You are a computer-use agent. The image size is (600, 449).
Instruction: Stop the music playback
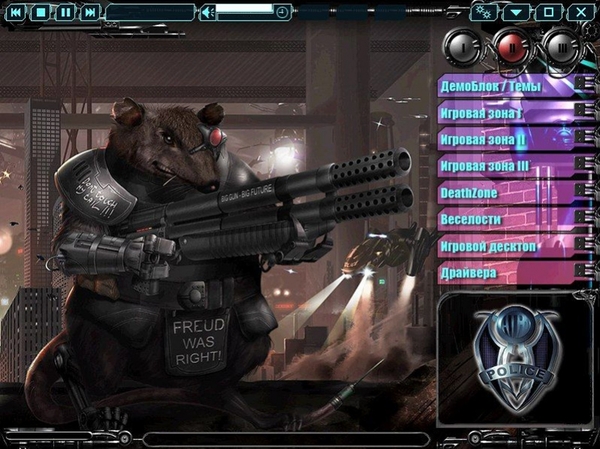pos(40,12)
